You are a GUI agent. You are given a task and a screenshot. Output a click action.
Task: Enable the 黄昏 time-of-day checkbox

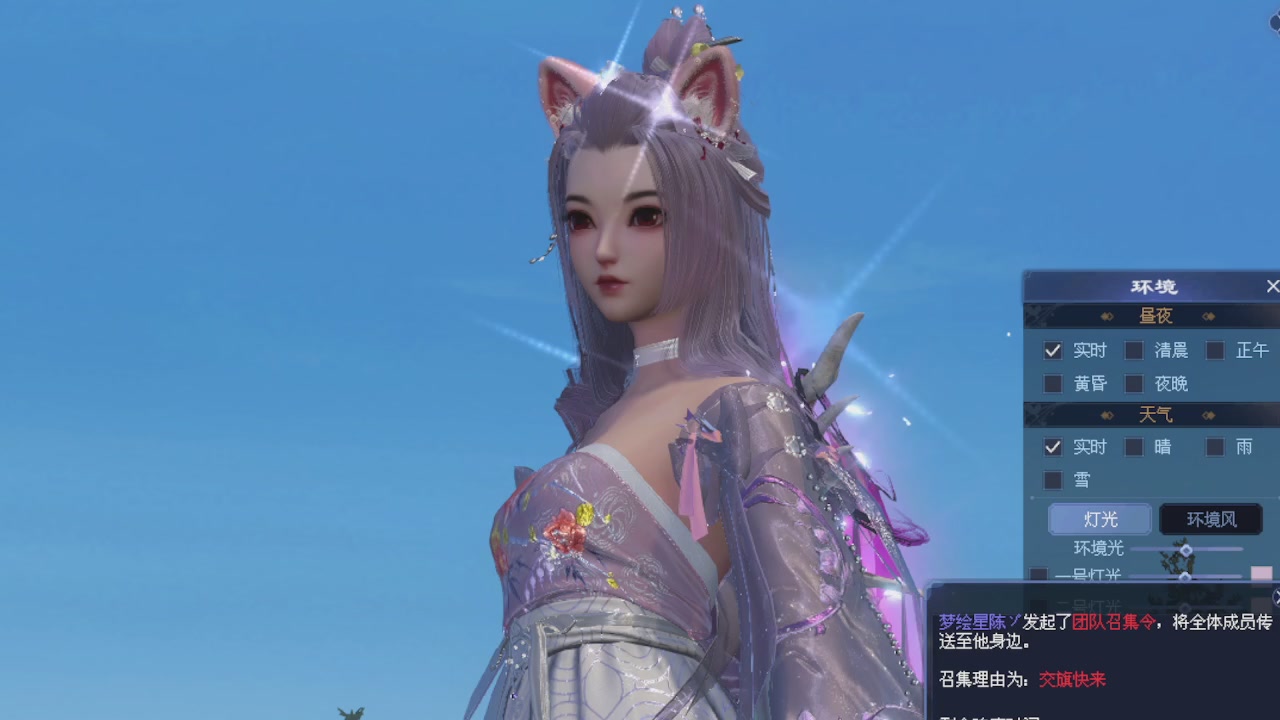1051,381
